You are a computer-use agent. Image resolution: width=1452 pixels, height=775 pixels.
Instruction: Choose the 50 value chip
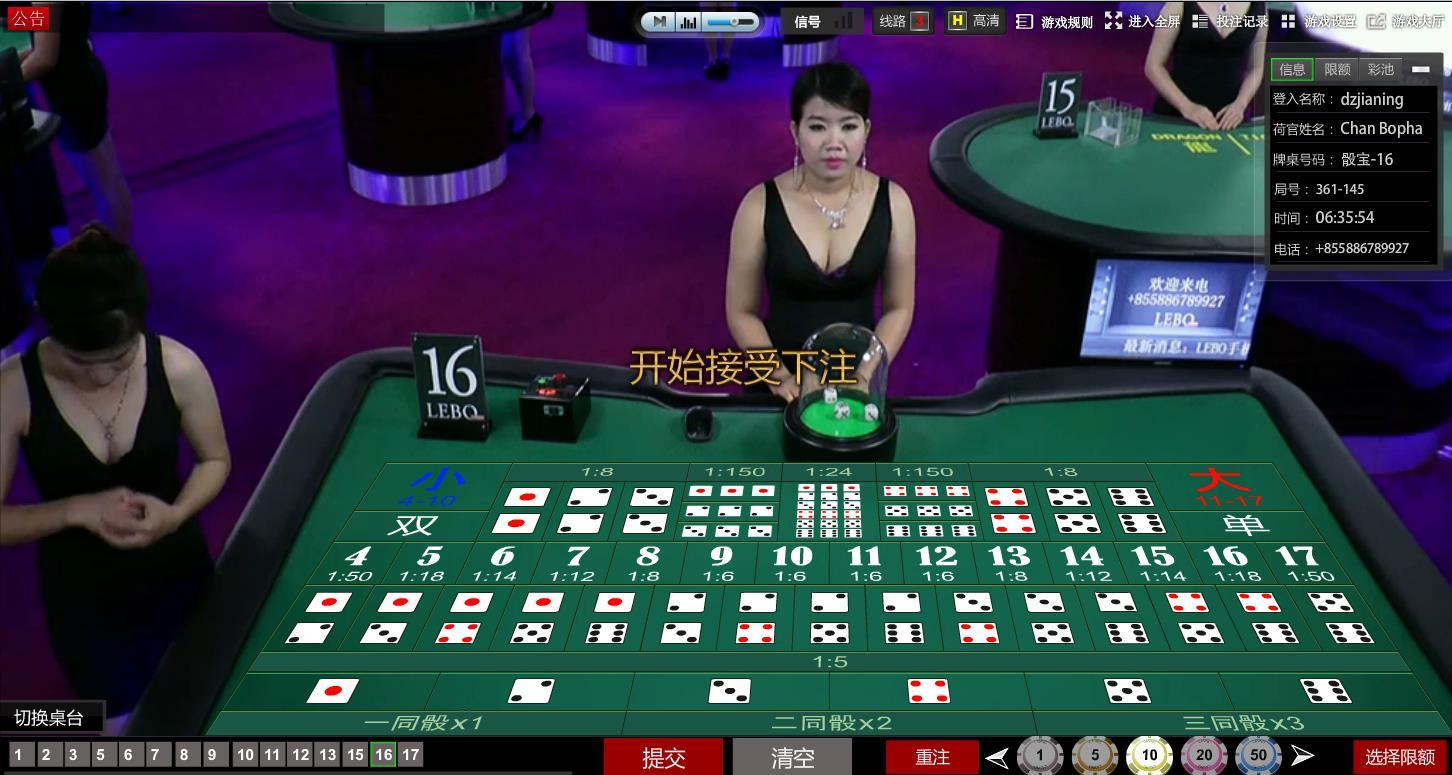click(1258, 756)
